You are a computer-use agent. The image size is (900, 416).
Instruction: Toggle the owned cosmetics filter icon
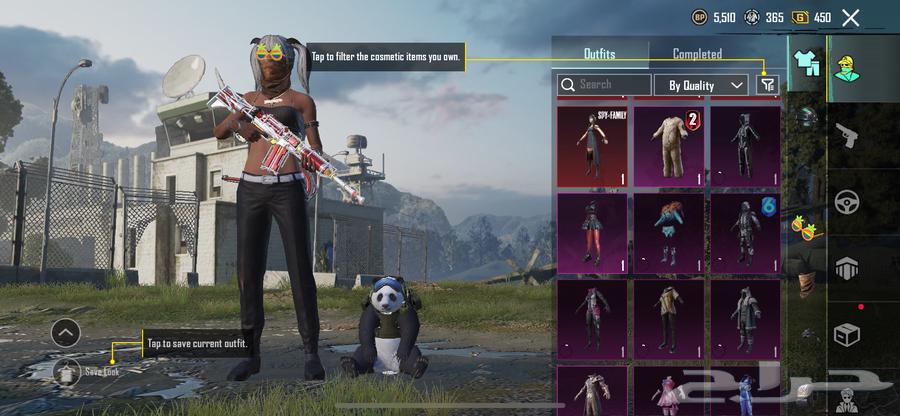point(767,85)
